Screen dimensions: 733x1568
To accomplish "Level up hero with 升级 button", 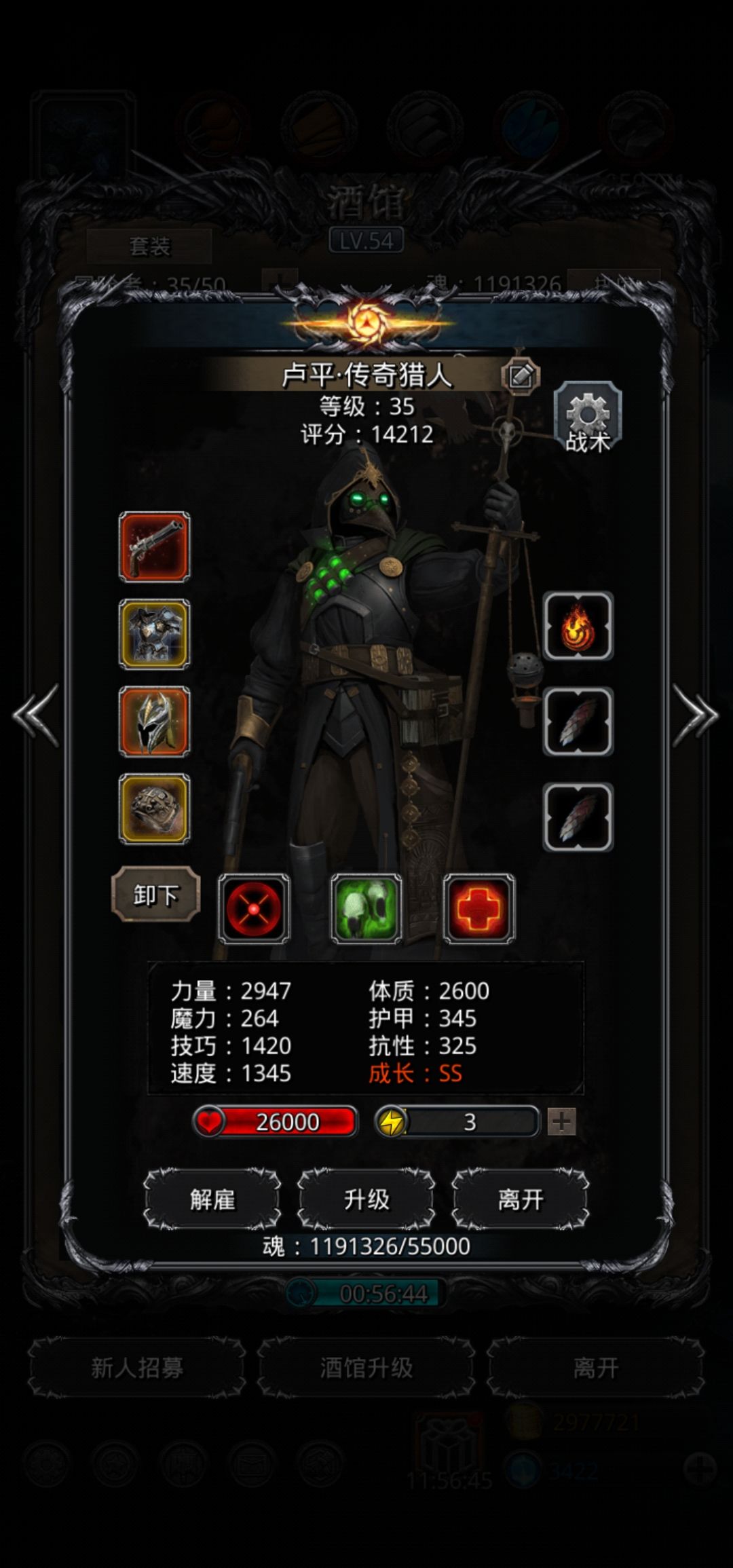I will pos(366,1199).
